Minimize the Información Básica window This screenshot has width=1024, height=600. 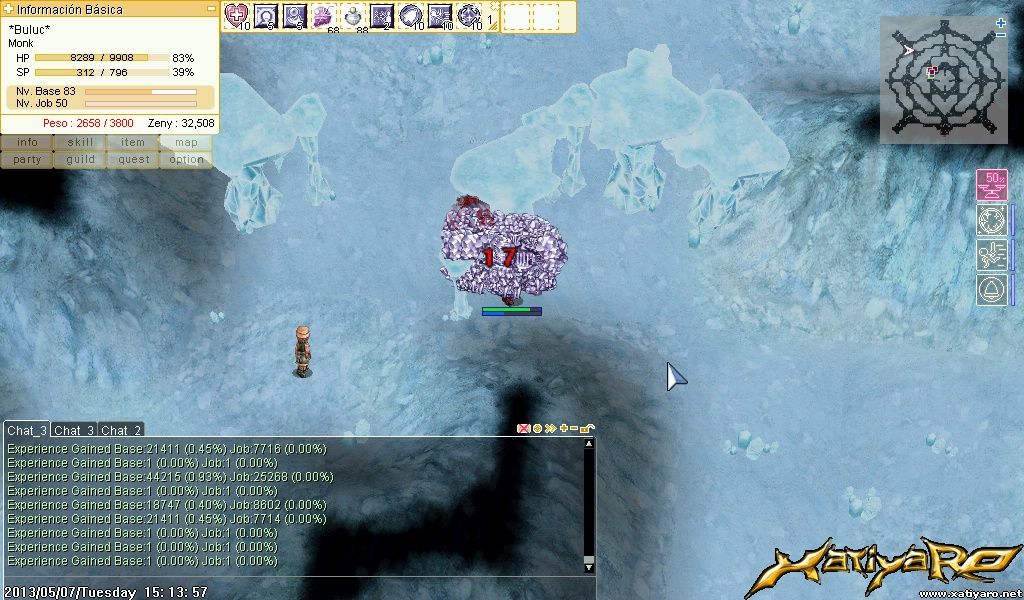211,8
